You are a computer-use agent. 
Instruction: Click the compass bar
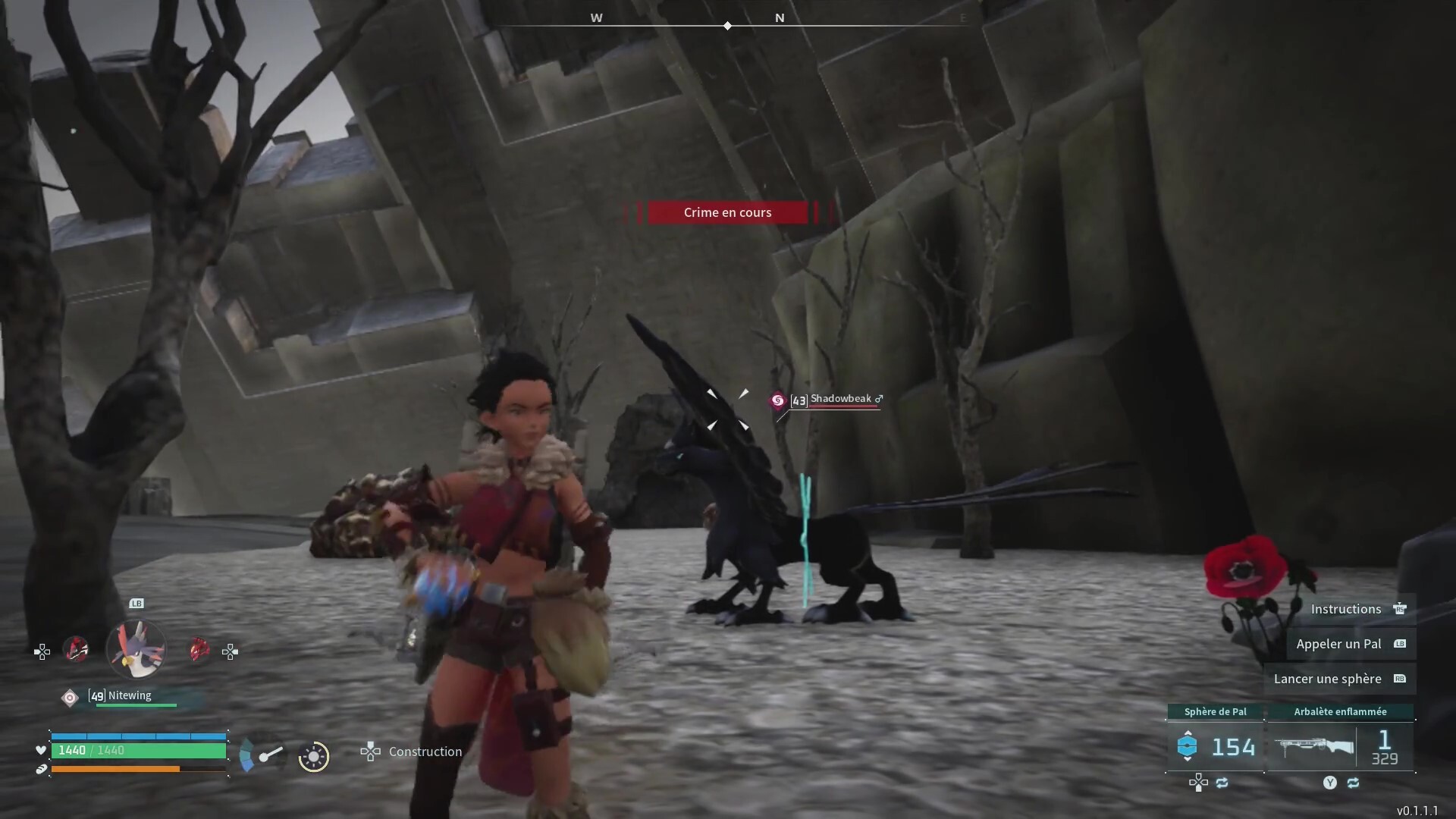click(728, 25)
